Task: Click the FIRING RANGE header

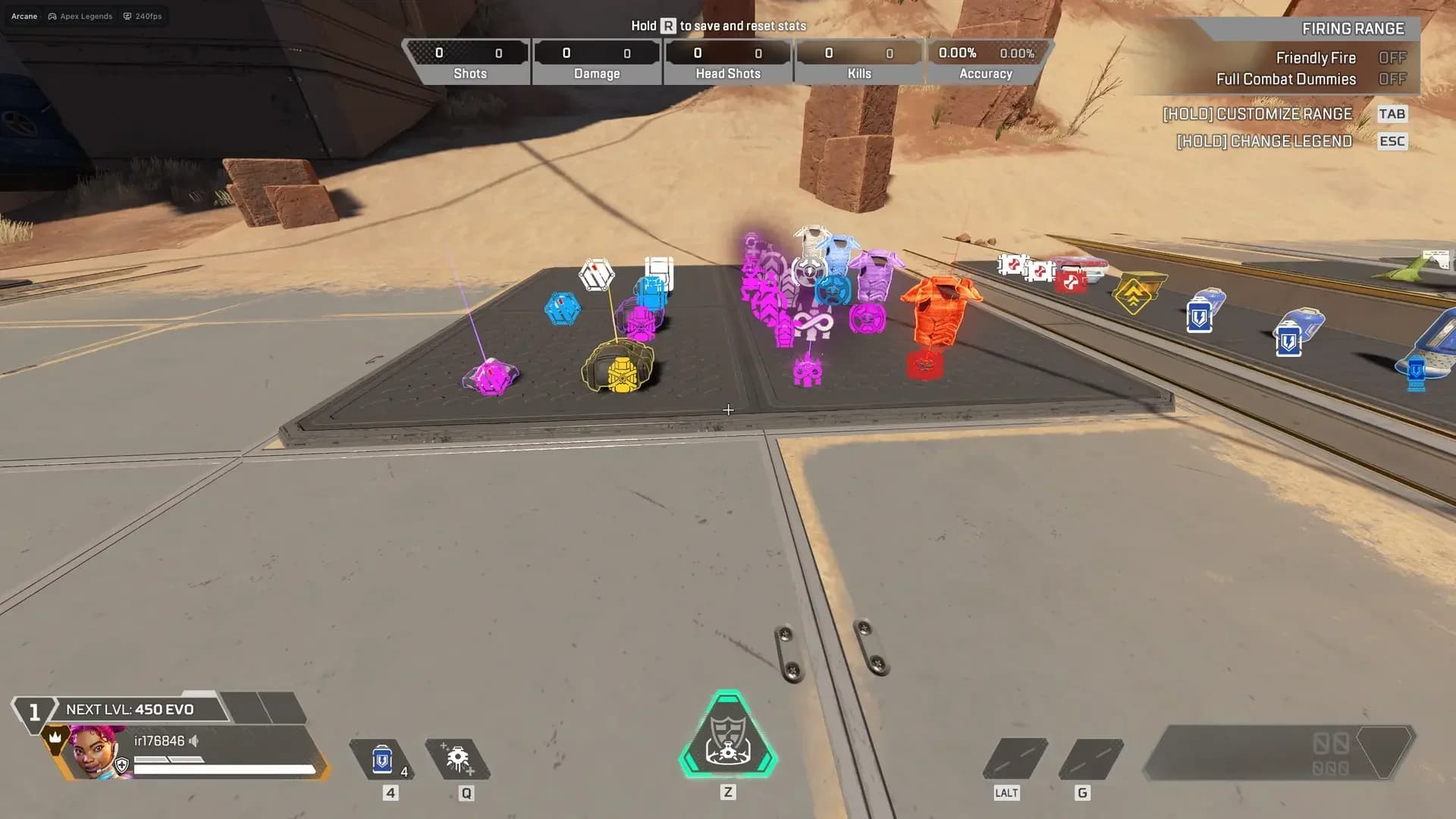Action: pyautogui.click(x=1354, y=28)
